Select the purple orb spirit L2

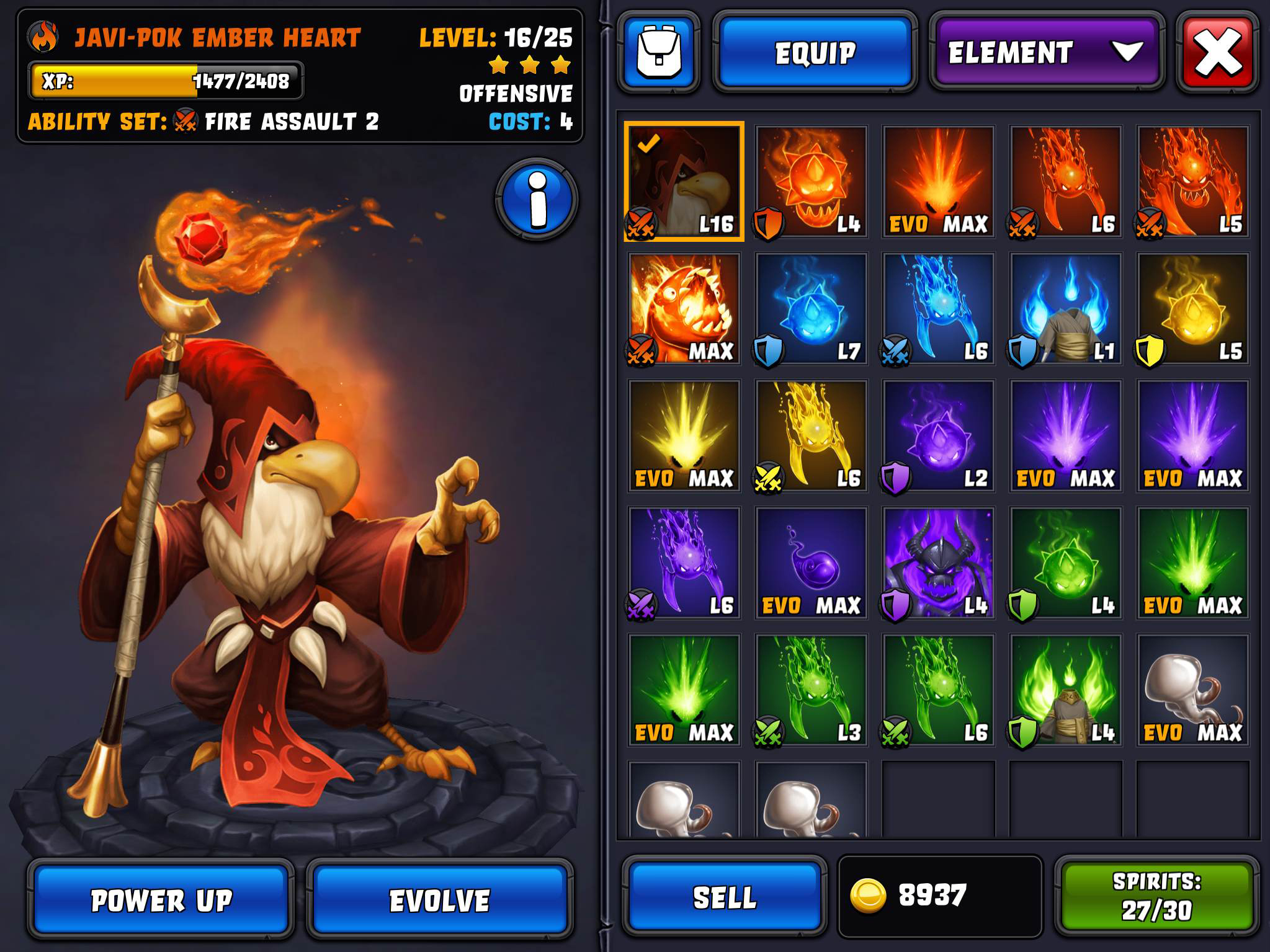938,435
